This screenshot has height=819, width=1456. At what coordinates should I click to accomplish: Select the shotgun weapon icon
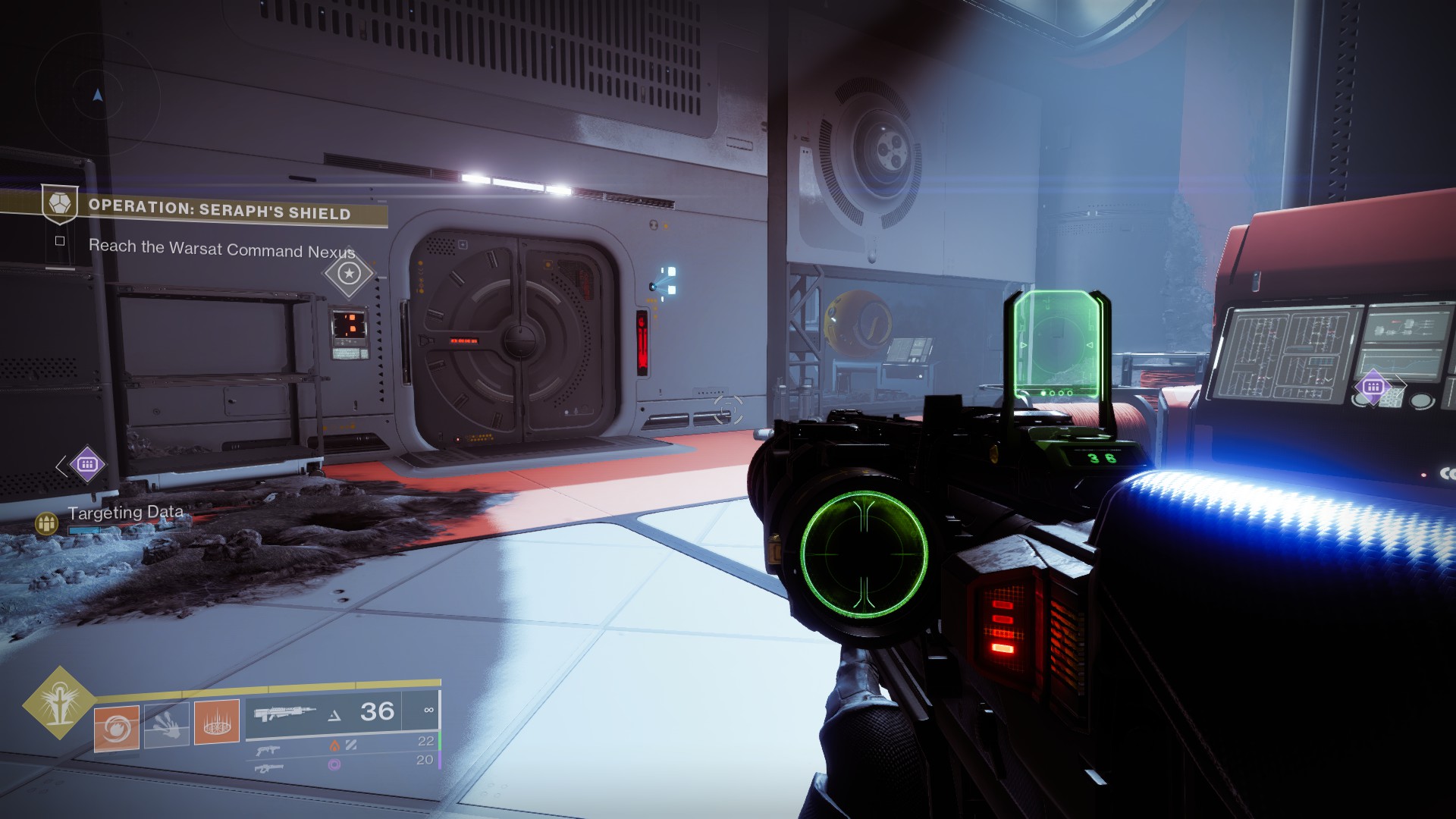(x=268, y=751)
